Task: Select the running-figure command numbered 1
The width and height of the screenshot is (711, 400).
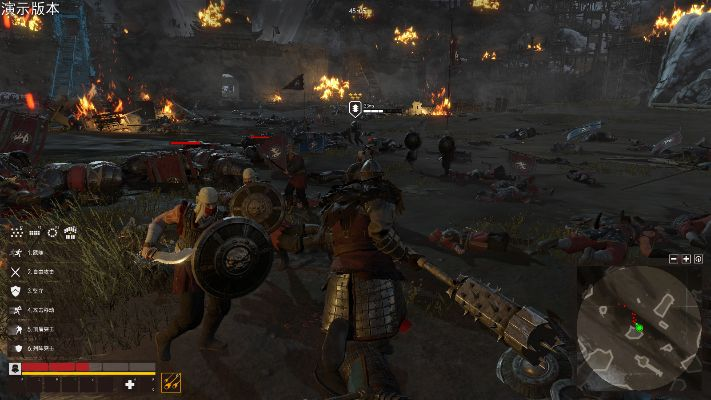Action: pos(16,253)
